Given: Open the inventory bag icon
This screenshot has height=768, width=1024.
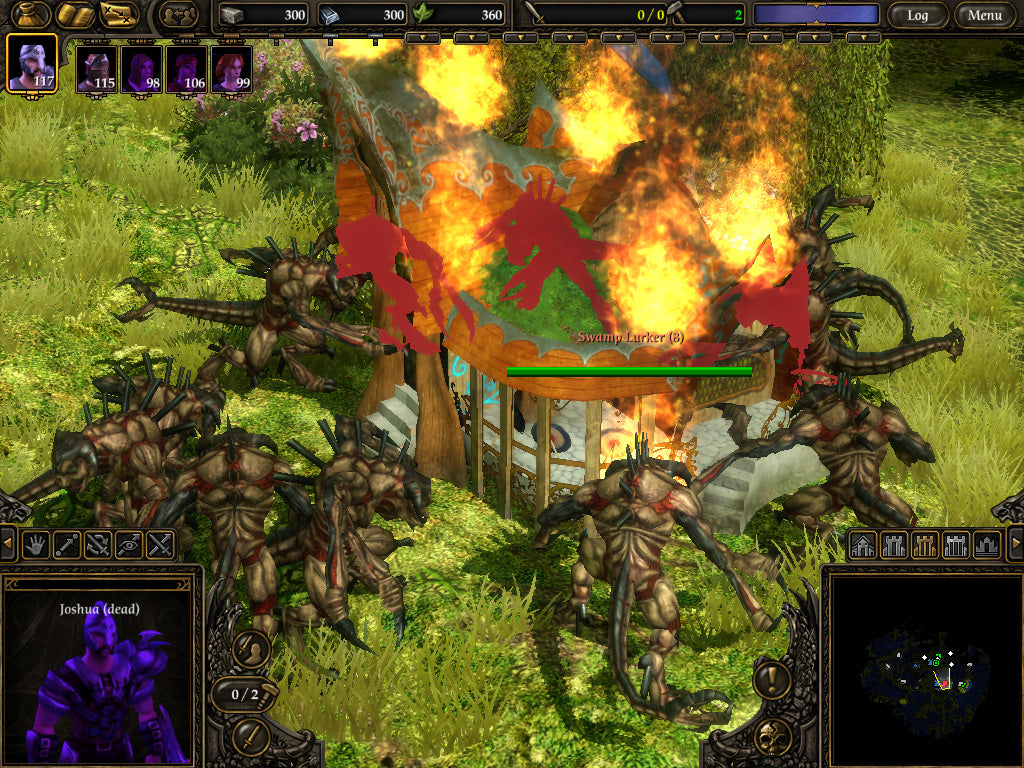Looking at the screenshot, I should click(31, 14).
